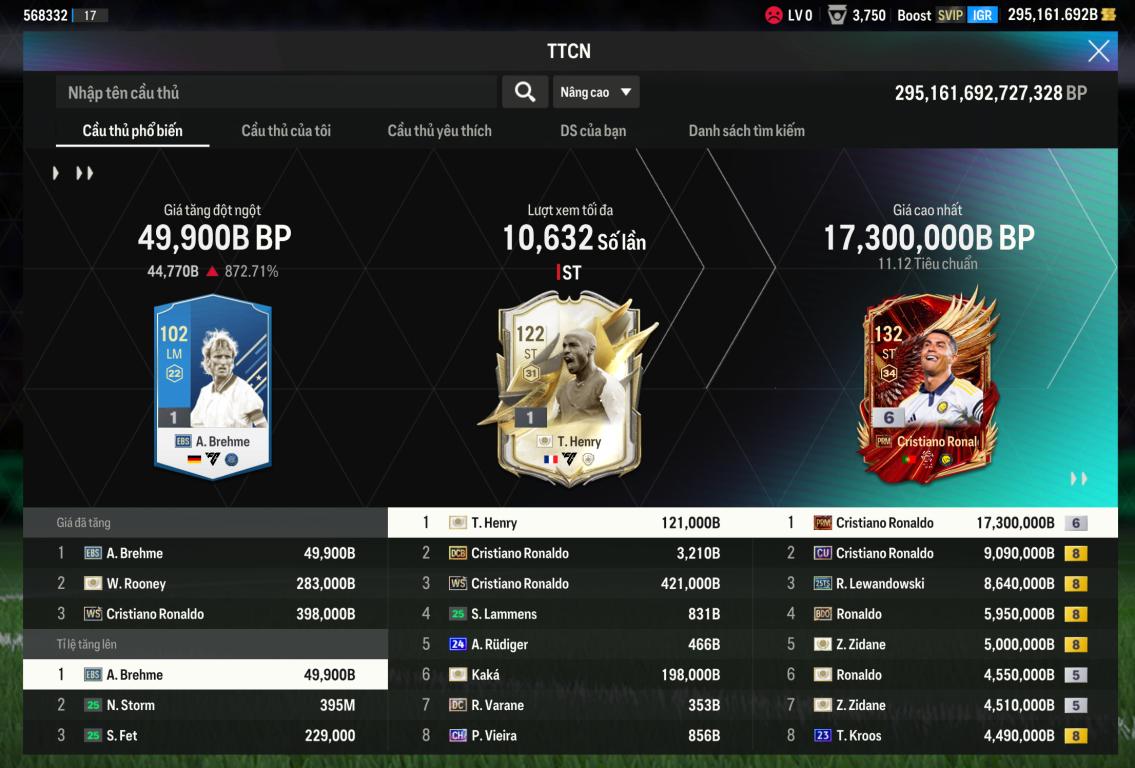Switch to Cầu thủ phổ biến tab
The image size is (1135, 768).
(132, 131)
